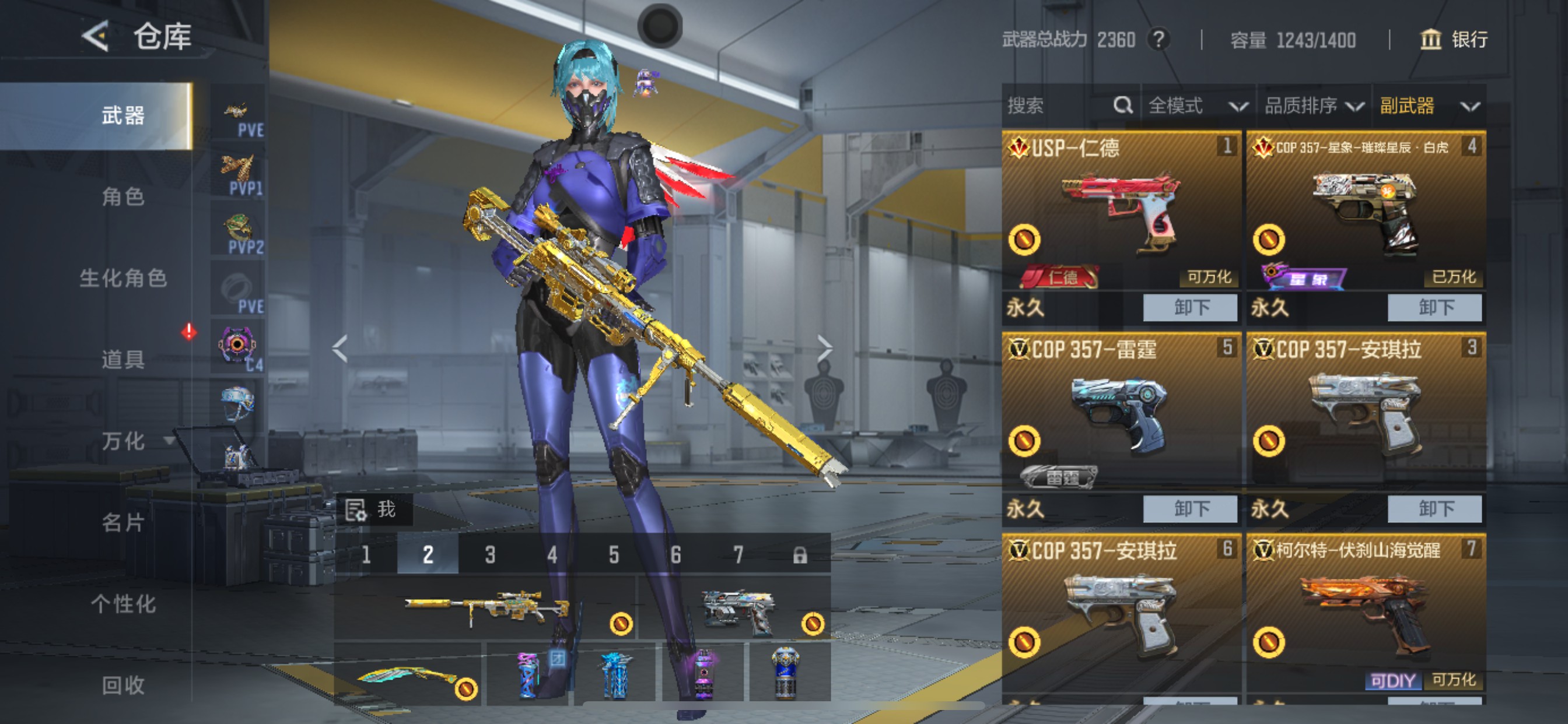
Task: Switch to the 角色 category
Action: 123,196
